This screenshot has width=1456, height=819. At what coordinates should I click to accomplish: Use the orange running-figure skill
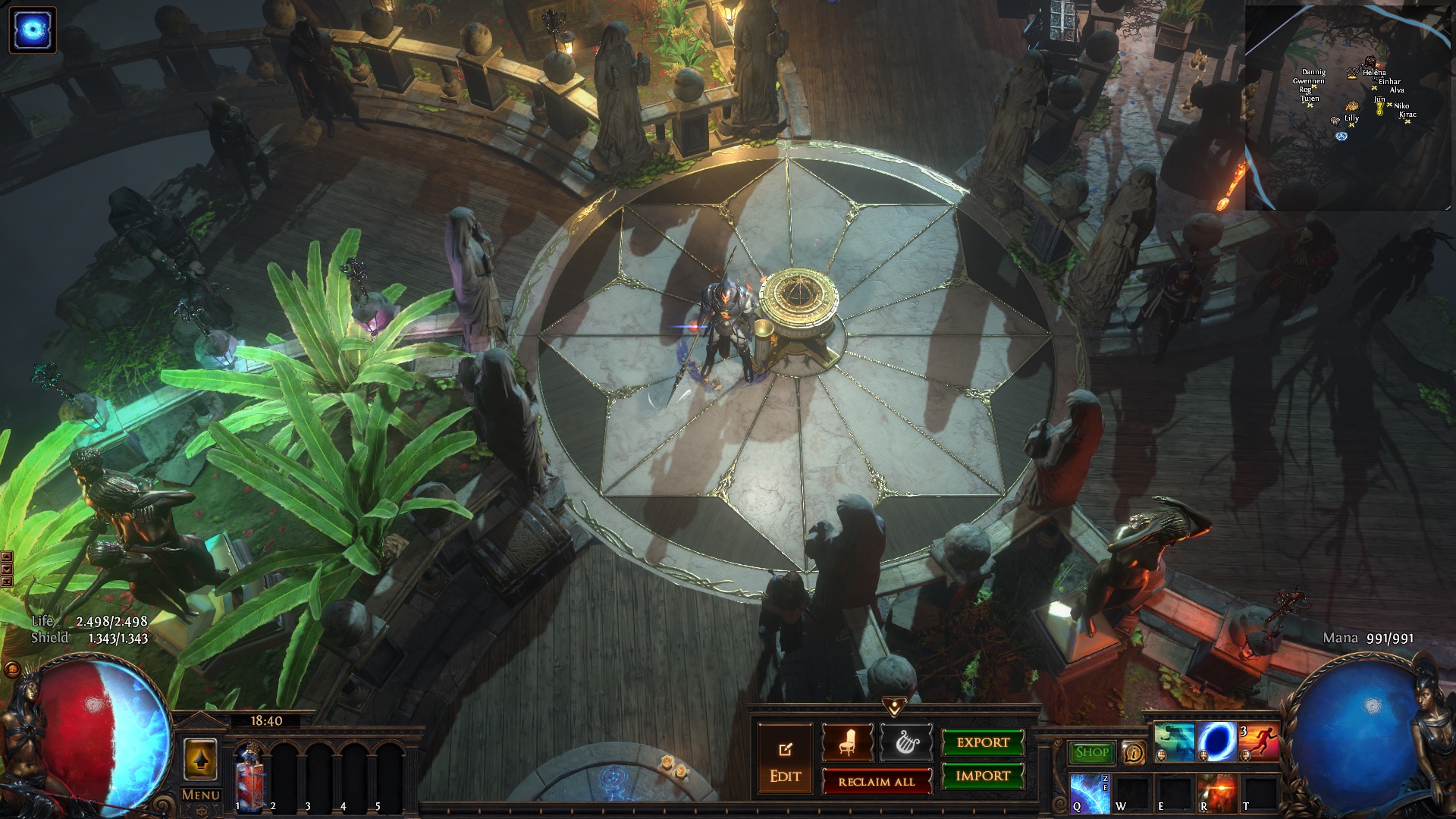click(1259, 742)
